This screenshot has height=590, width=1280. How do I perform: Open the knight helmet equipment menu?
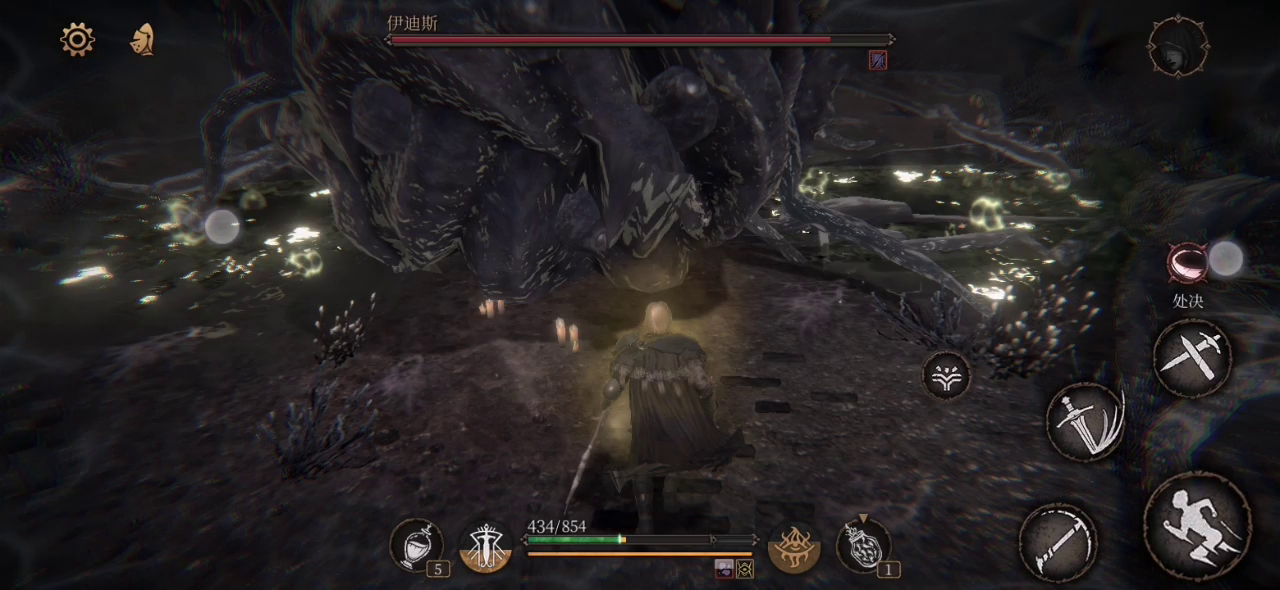[x=143, y=39]
